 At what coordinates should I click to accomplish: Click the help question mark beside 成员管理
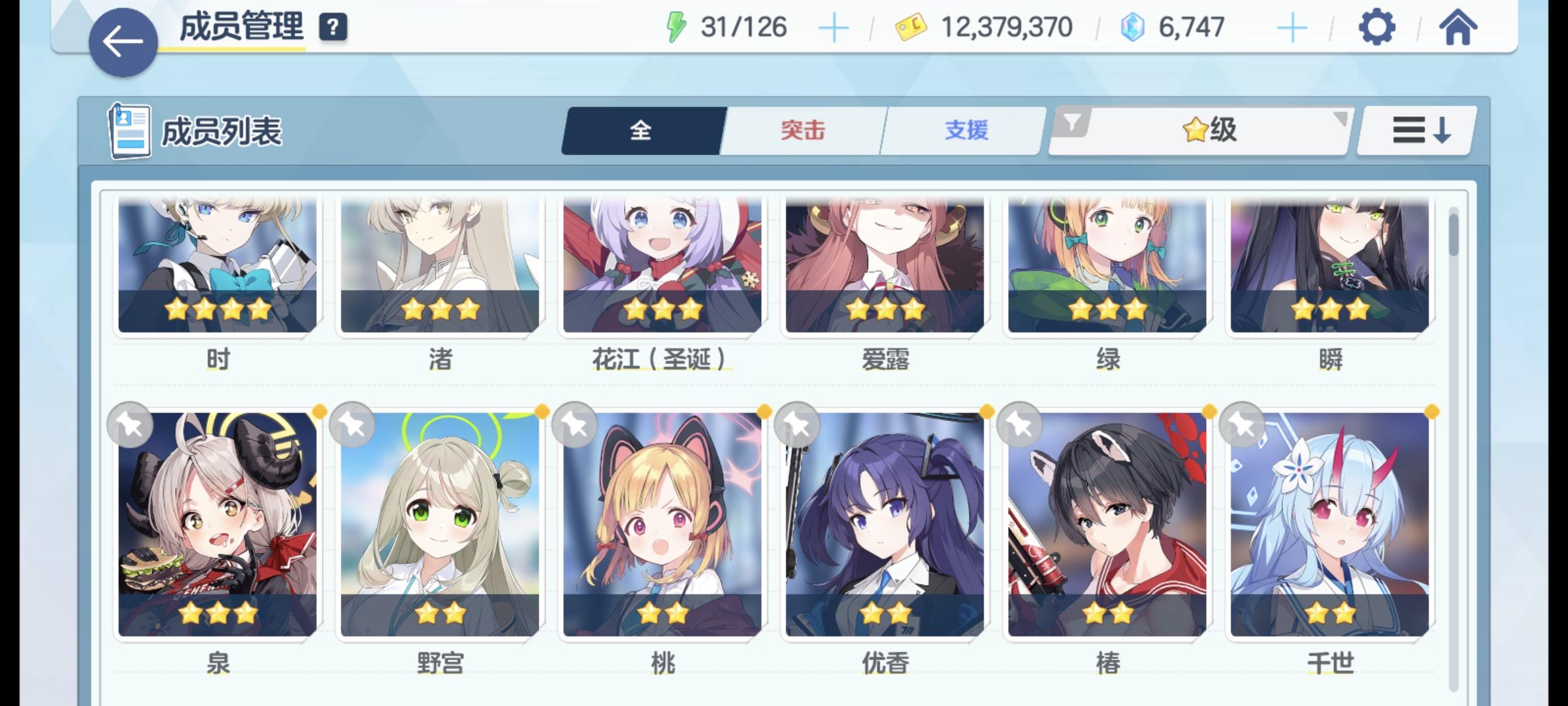tap(332, 28)
